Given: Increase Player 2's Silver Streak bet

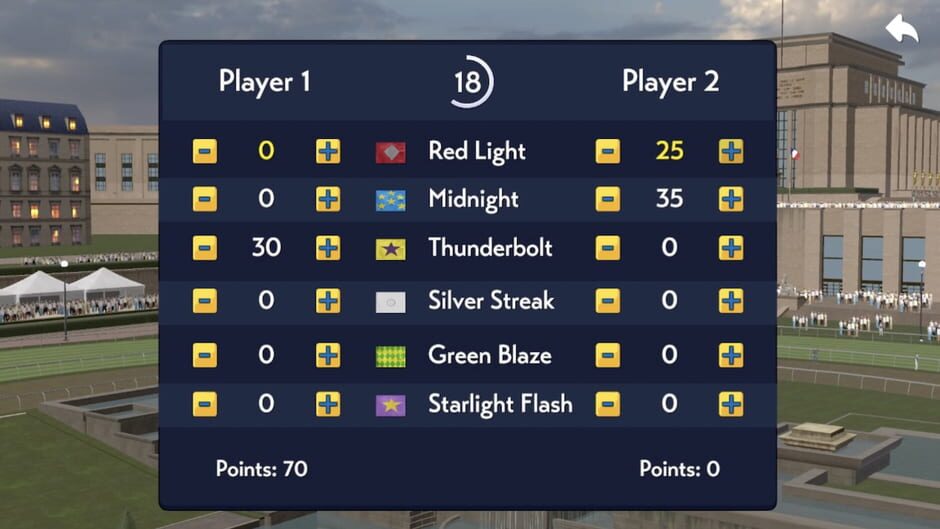Looking at the screenshot, I should pos(731,301).
